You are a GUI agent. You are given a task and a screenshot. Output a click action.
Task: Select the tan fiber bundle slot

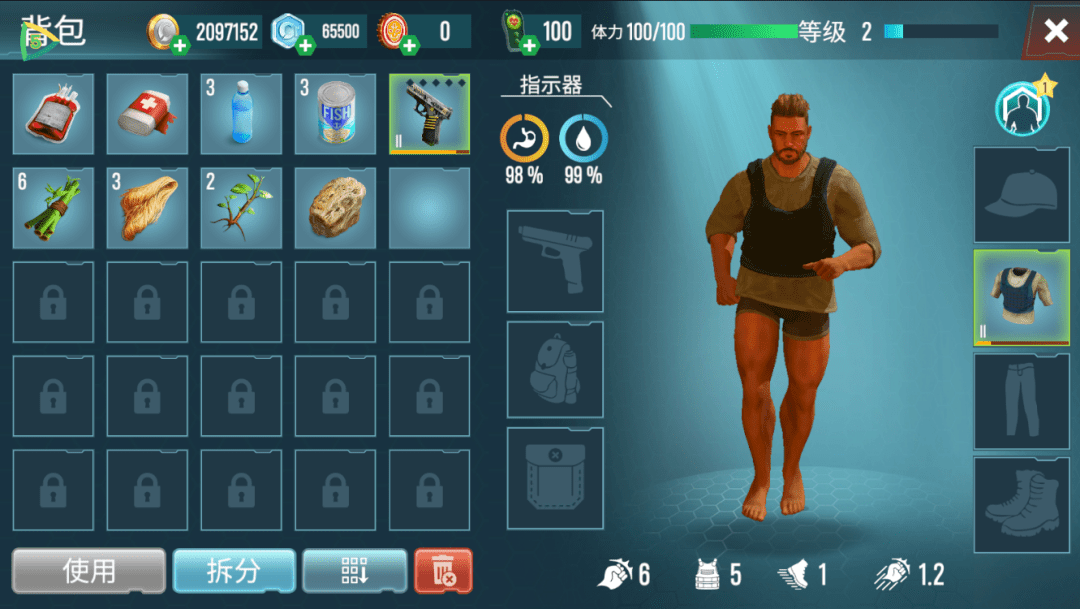coord(147,208)
